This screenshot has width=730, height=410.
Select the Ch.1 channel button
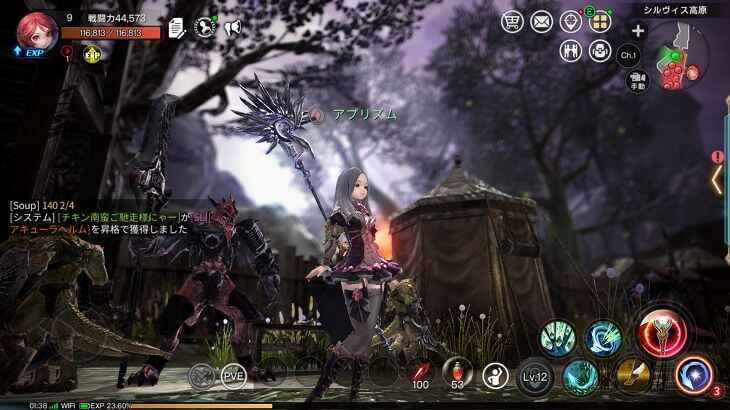[629, 55]
